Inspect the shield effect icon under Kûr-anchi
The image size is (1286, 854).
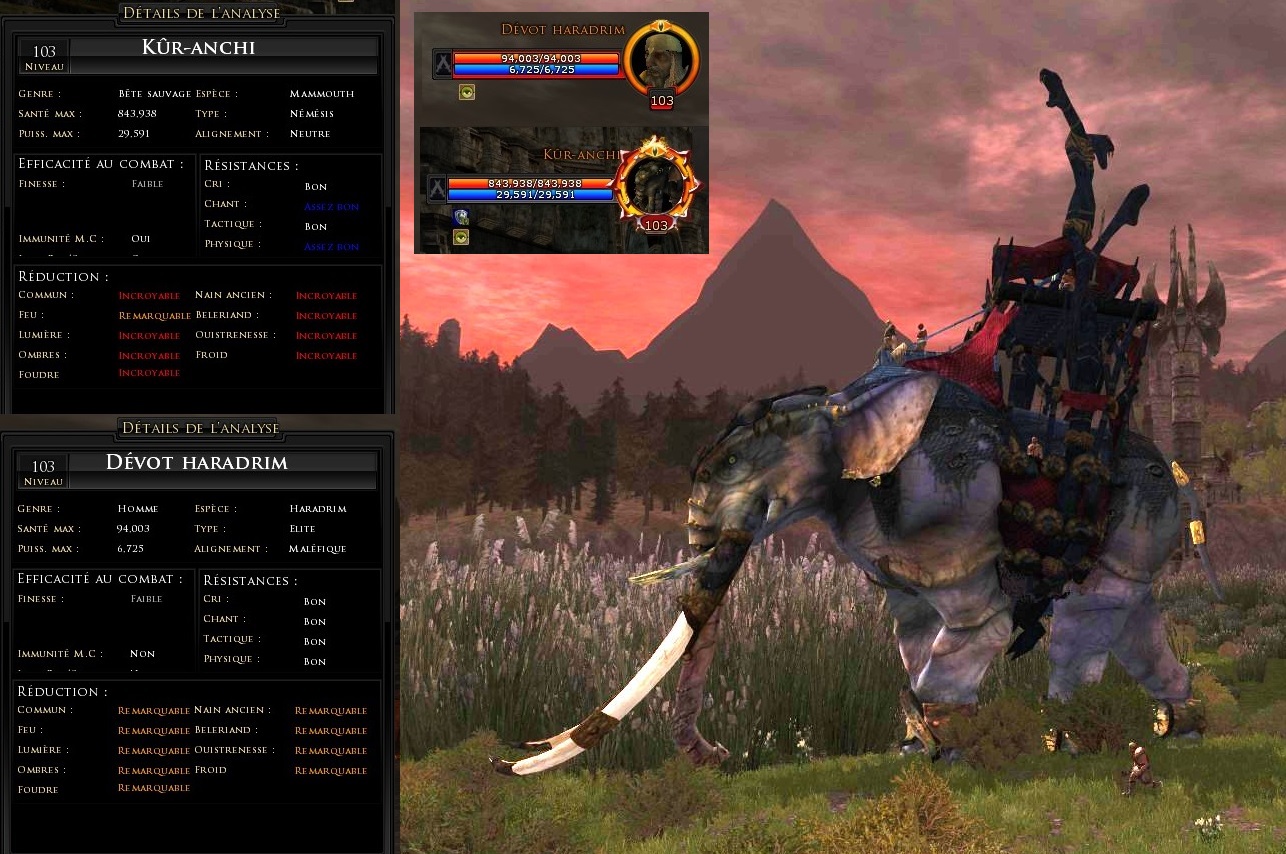point(461,217)
